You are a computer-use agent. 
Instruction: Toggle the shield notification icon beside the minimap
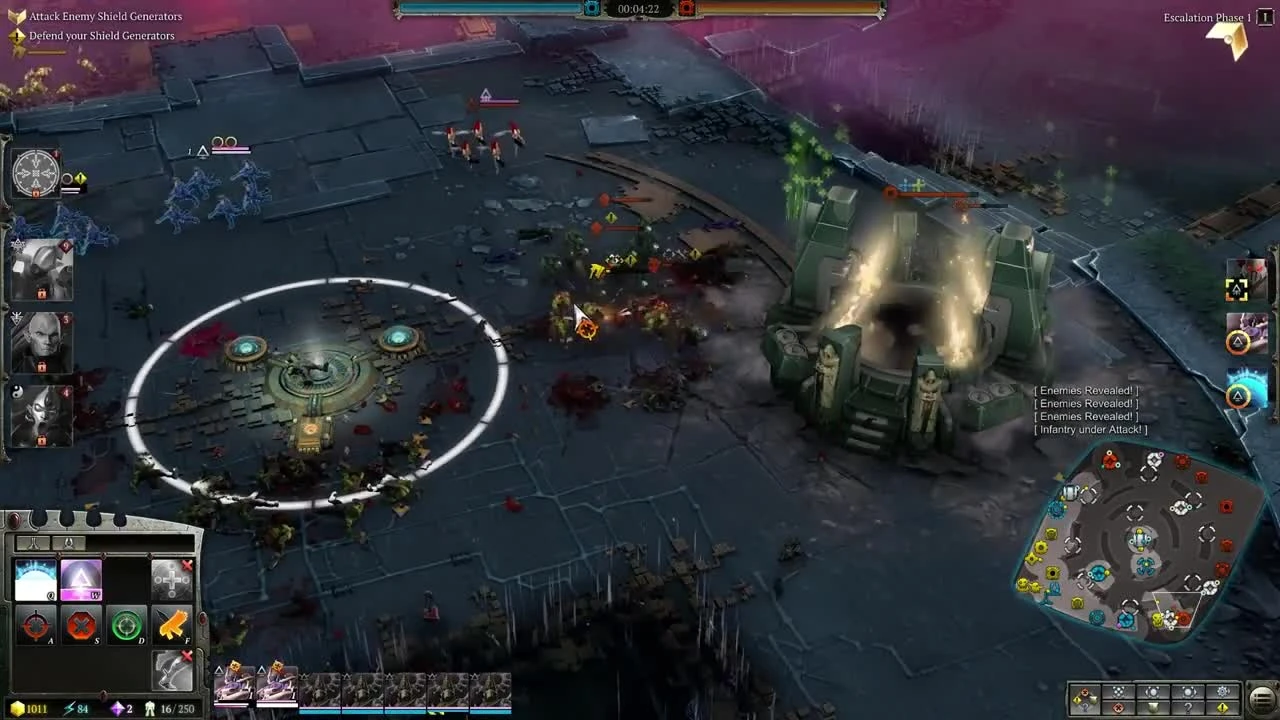click(x=1152, y=707)
